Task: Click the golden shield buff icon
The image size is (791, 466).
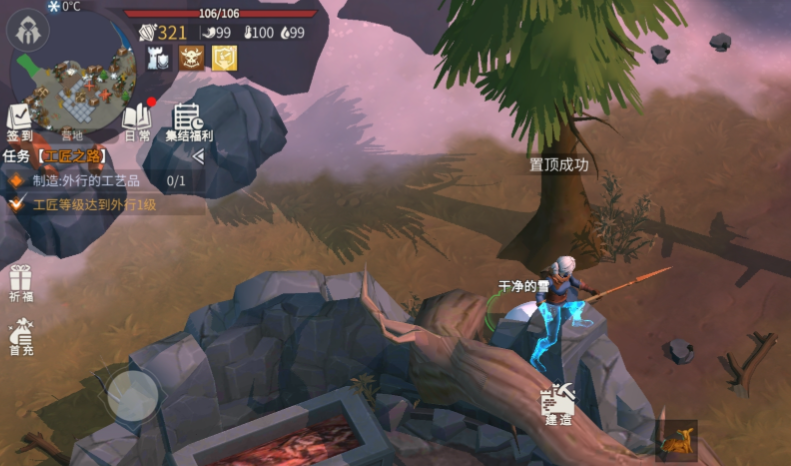Action: [224, 58]
